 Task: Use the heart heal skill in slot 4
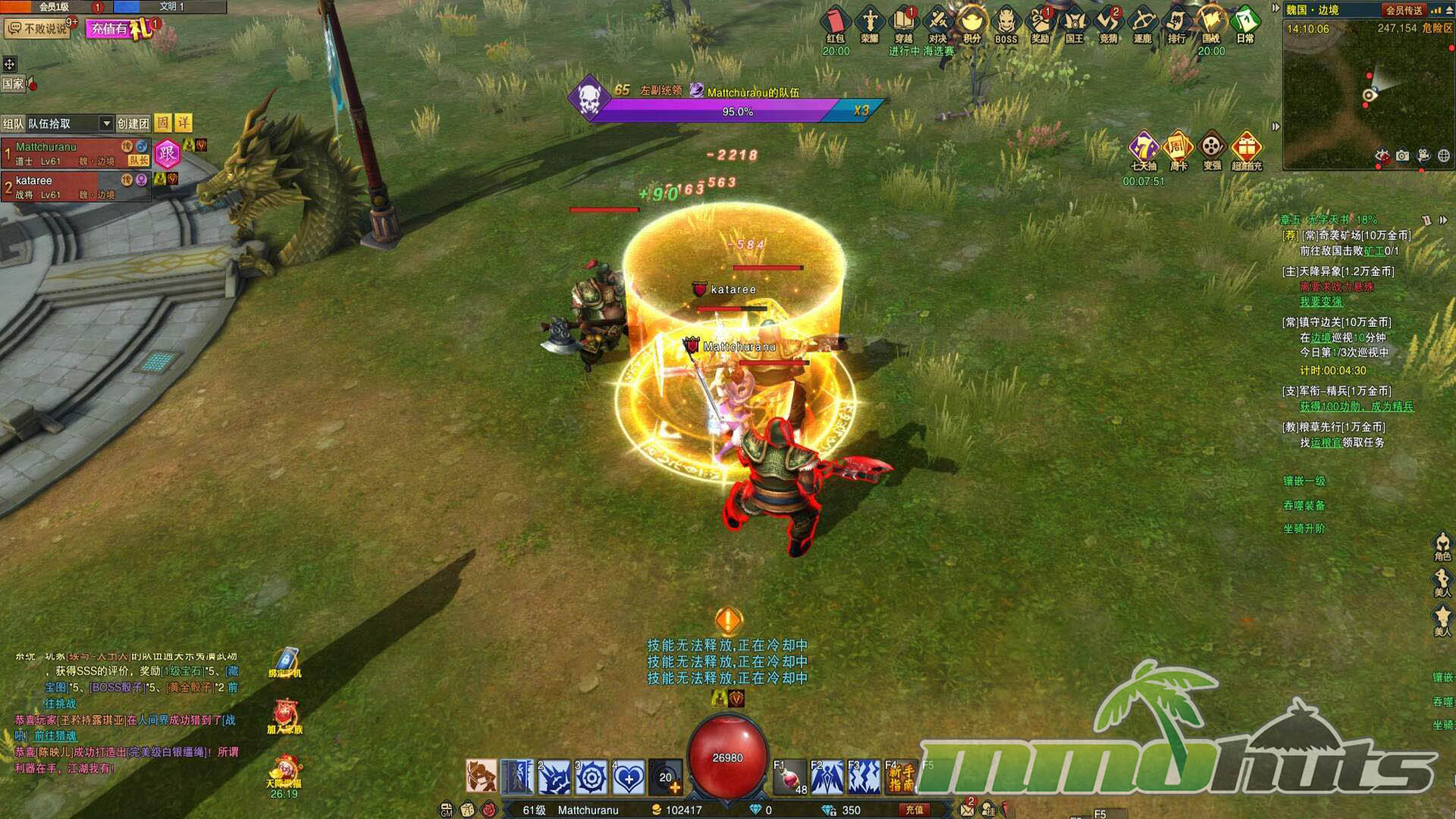(x=629, y=778)
